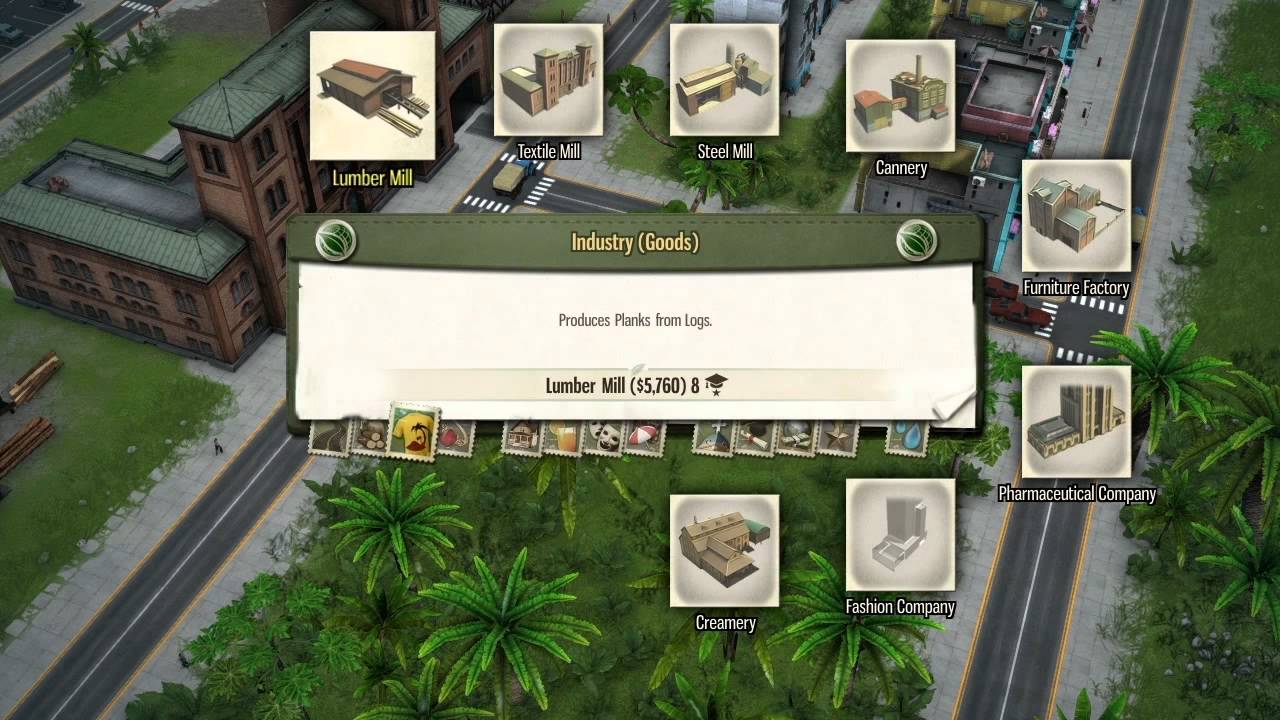Open the road stamp category

point(329,438)
